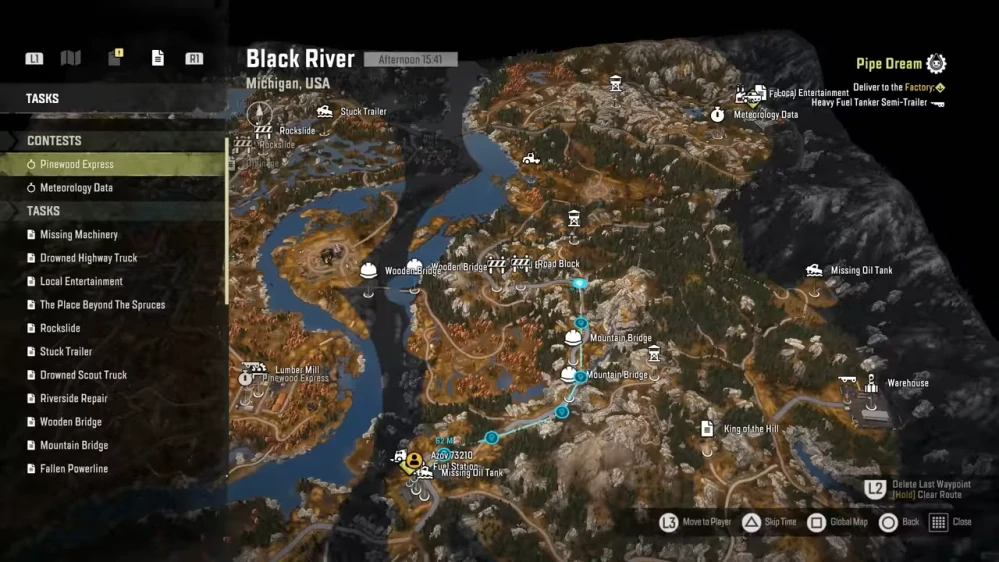Switch to the map tab icon

click(70, 58)
